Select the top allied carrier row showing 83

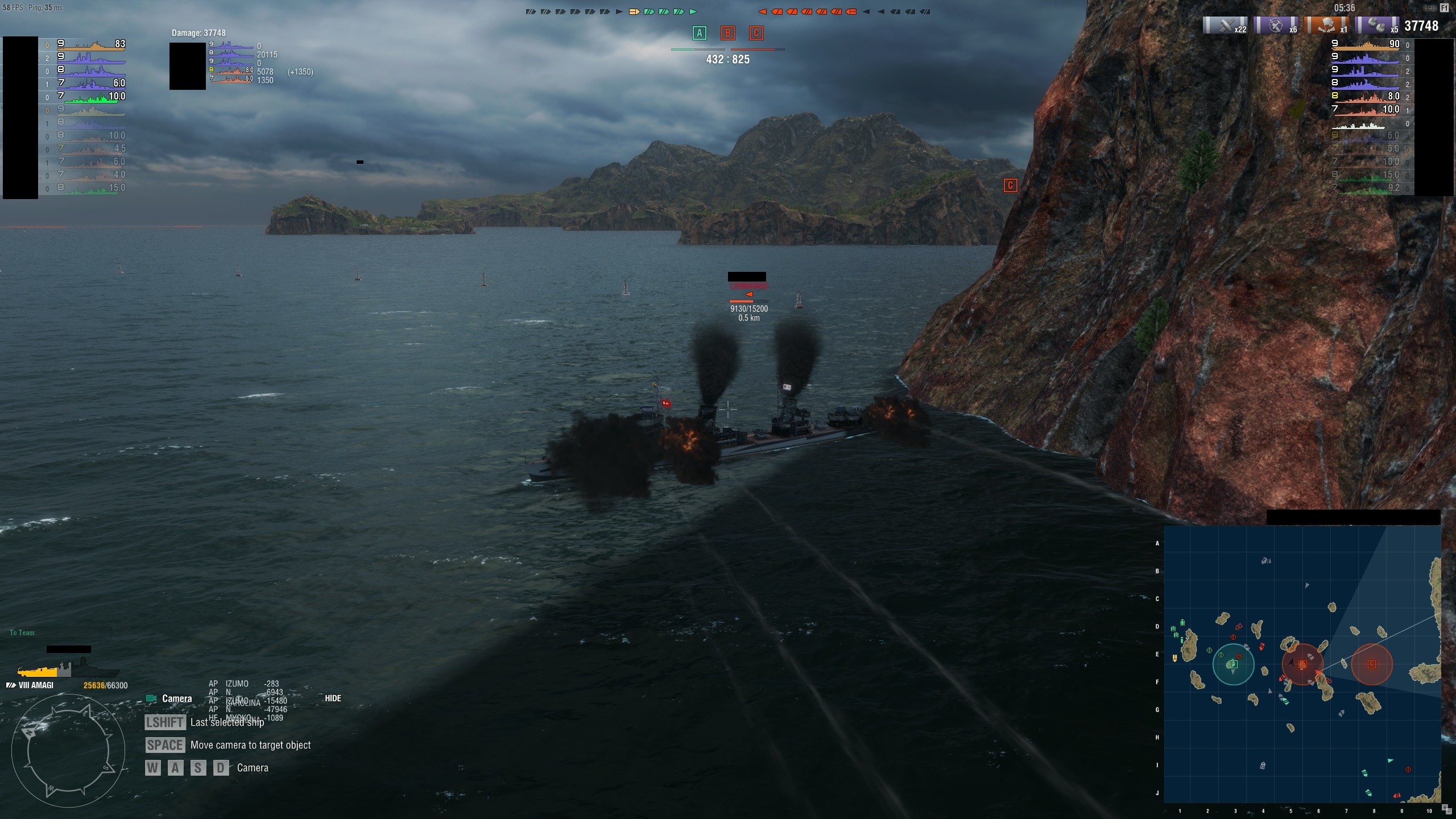click(x=91, y=44)
